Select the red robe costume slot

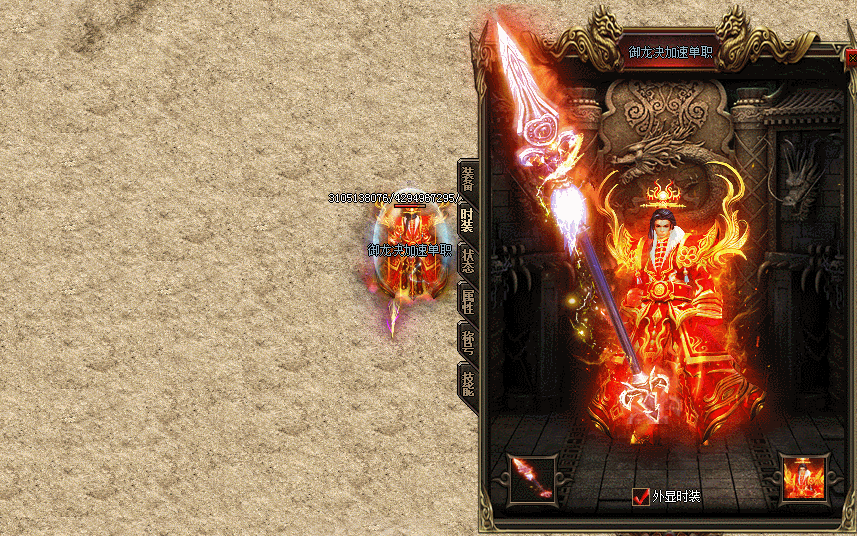click(804, 479)
